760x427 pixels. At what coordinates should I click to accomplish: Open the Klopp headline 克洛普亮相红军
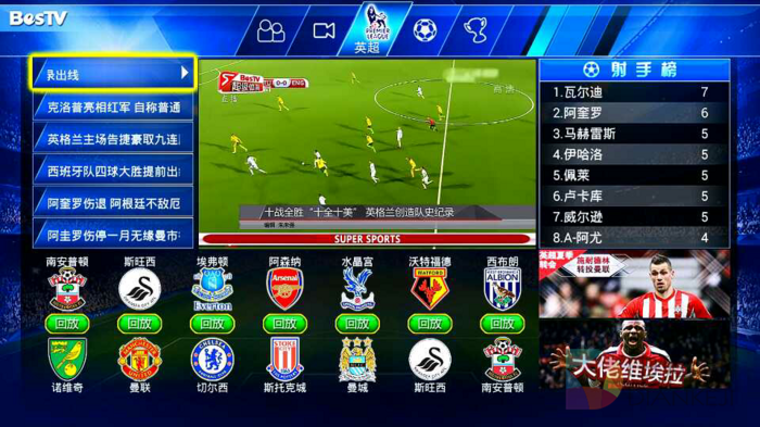[x=113, y=106]
